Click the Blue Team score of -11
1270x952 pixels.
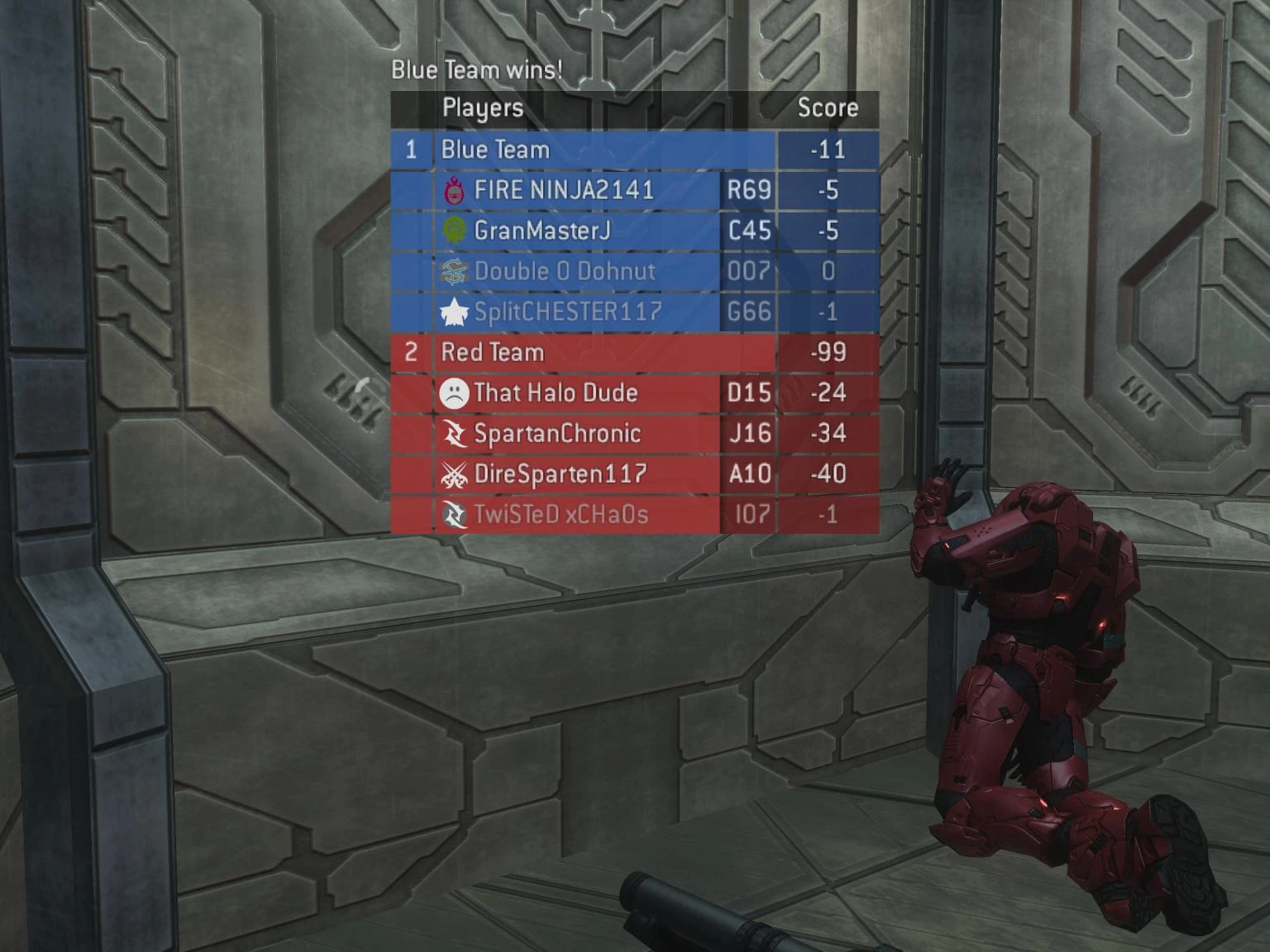pyautogui.click(x=828, y=150)
